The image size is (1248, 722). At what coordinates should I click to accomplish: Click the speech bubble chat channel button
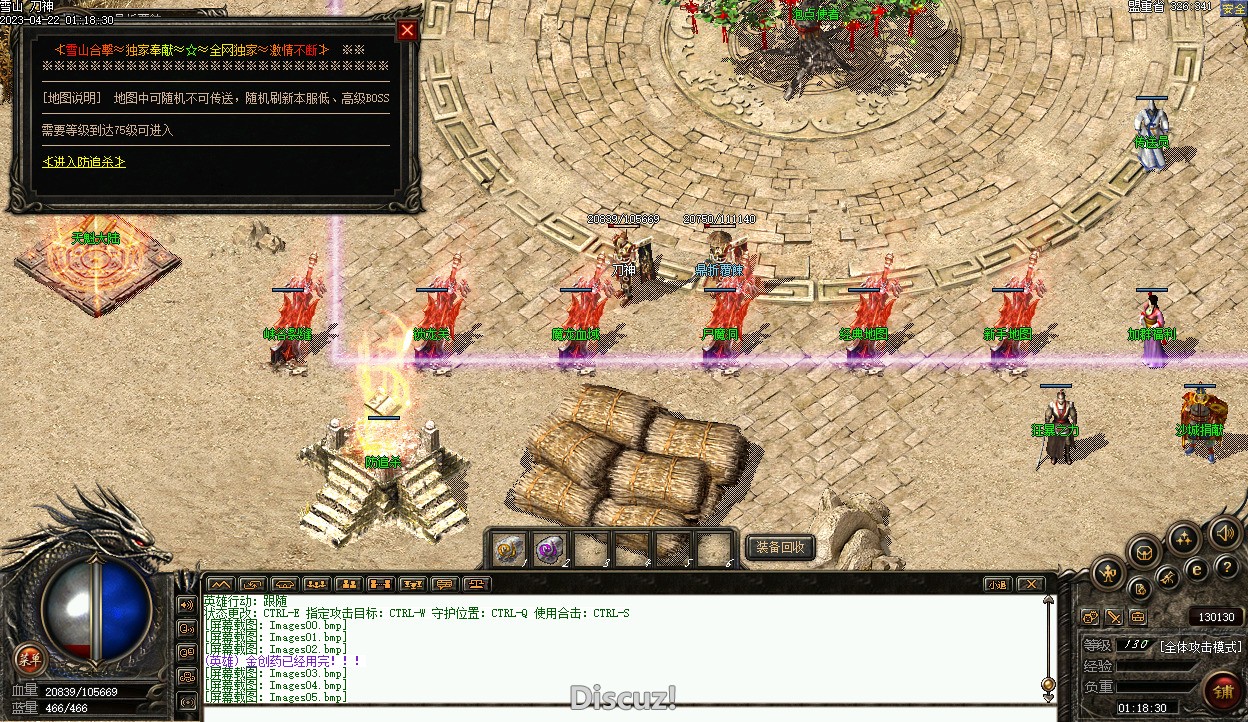tap(444, 584)
